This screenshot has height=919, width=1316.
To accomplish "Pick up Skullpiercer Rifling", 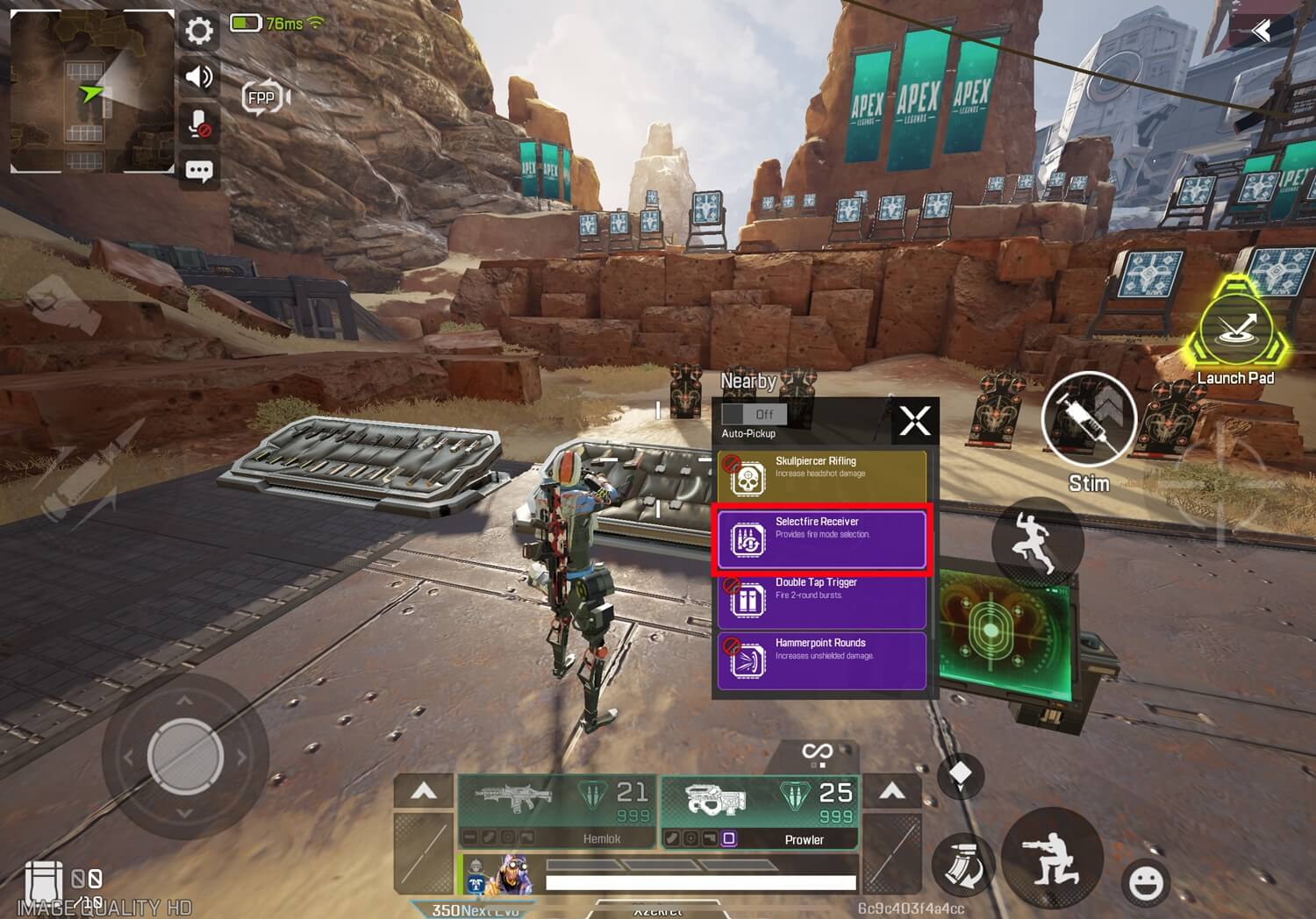I will (x=821, y=476).
